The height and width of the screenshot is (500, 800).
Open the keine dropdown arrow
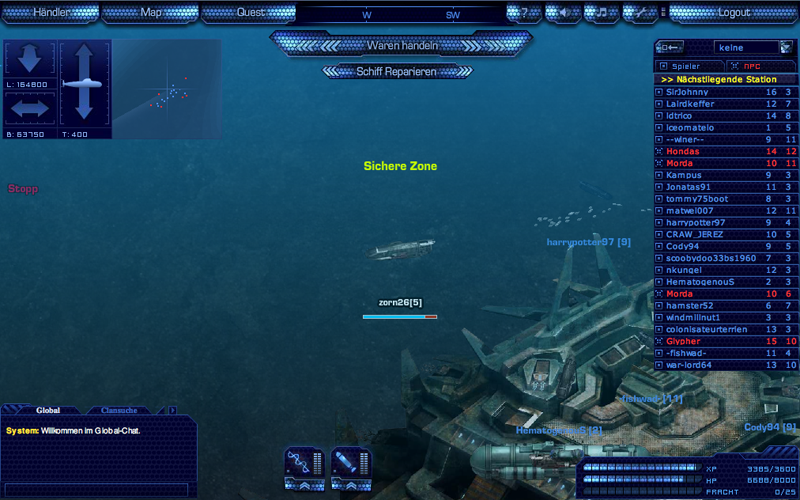[x=785, y=47]
